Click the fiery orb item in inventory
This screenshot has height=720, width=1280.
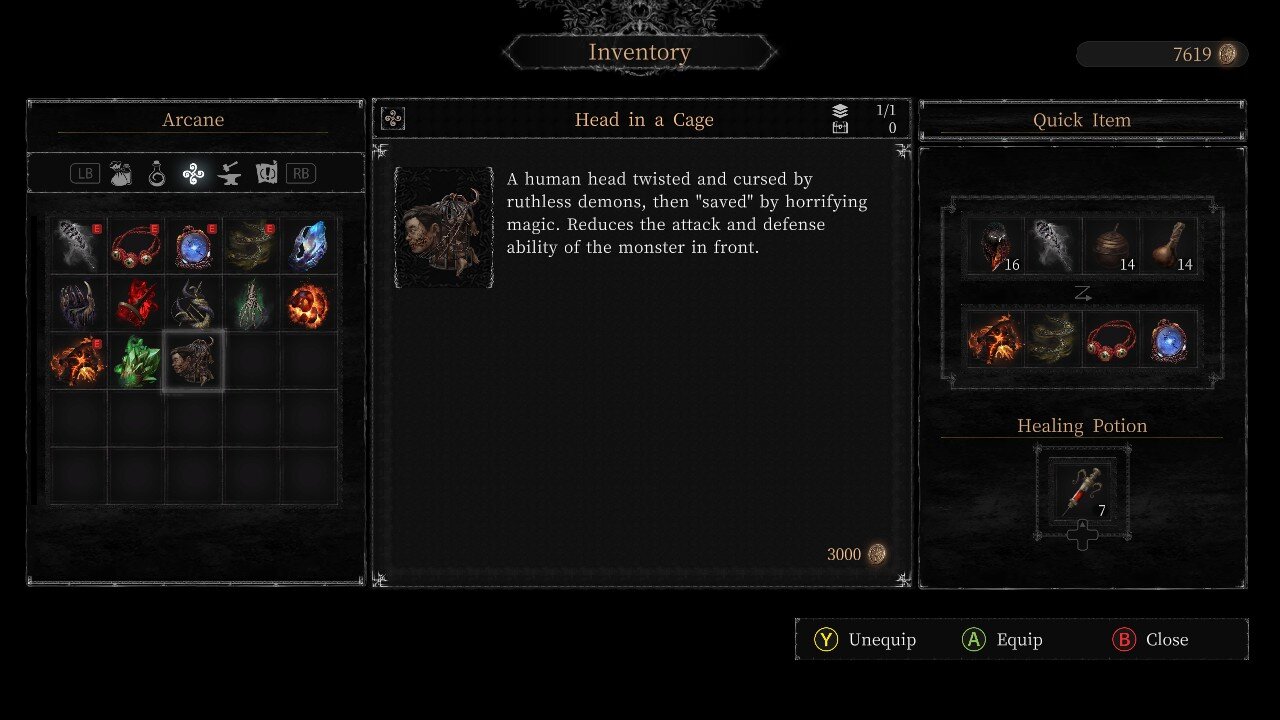(309, 304)
